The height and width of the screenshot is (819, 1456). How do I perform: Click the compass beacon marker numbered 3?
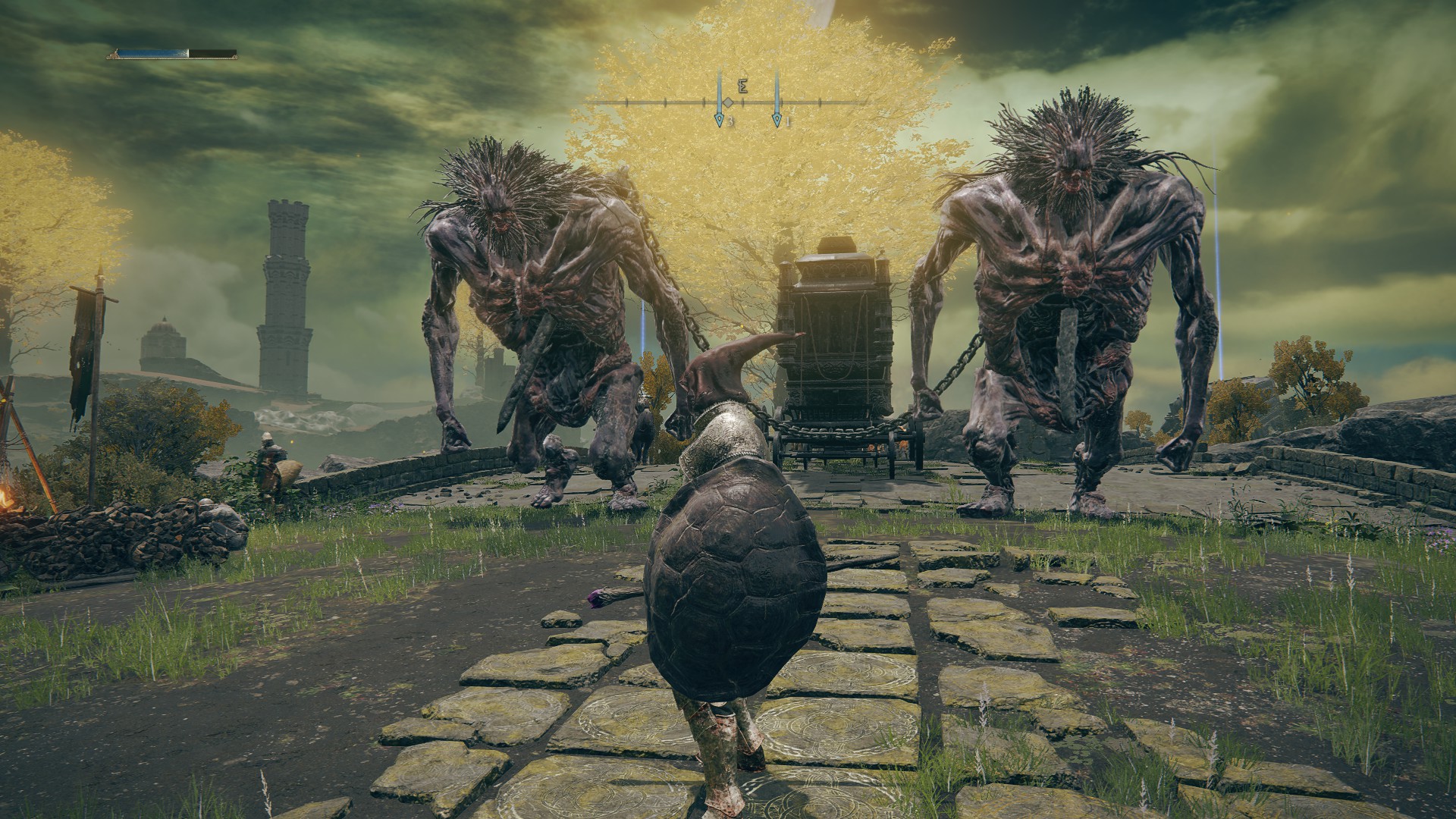coord(719,119)
